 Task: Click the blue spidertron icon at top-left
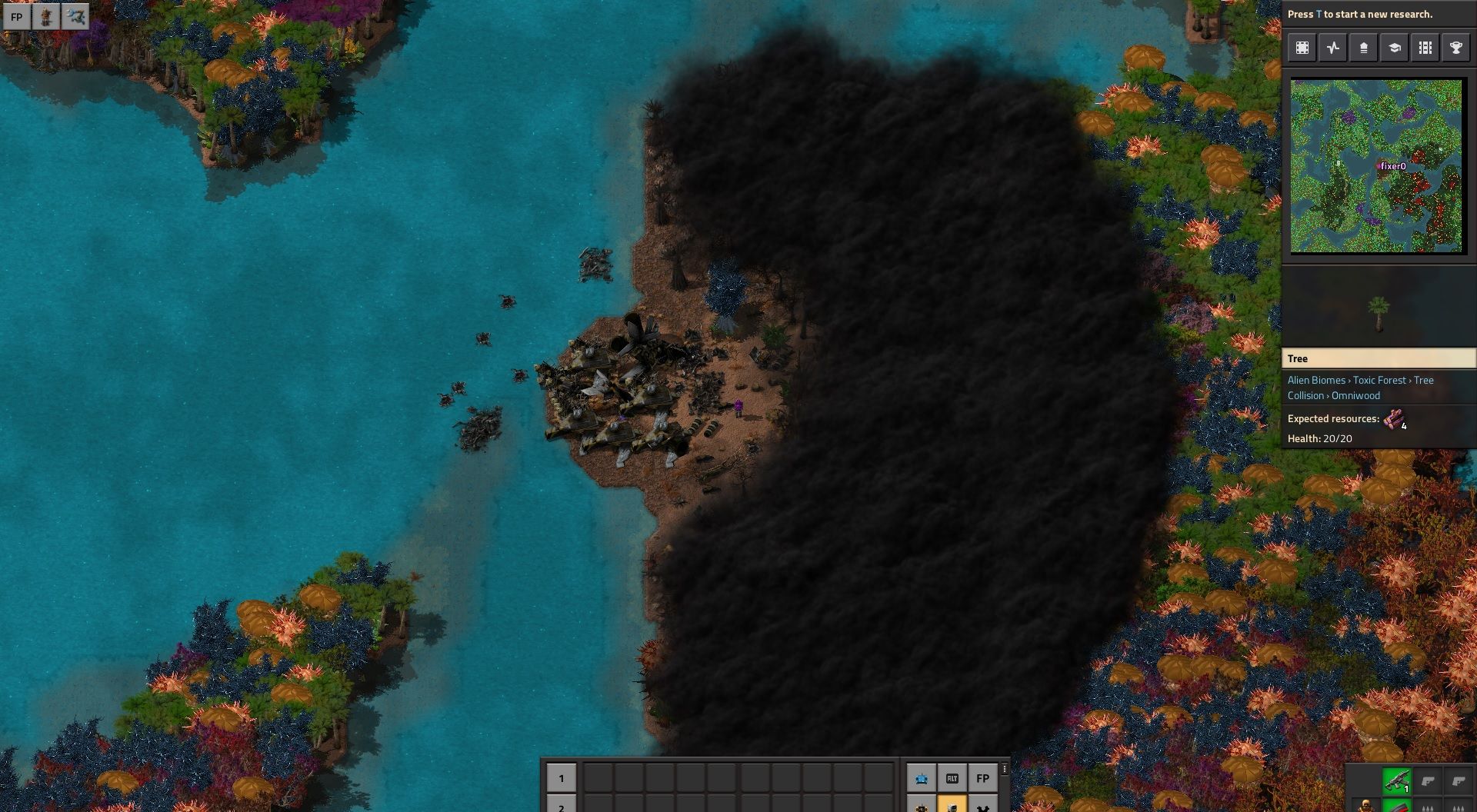click(x=75, y=16)
